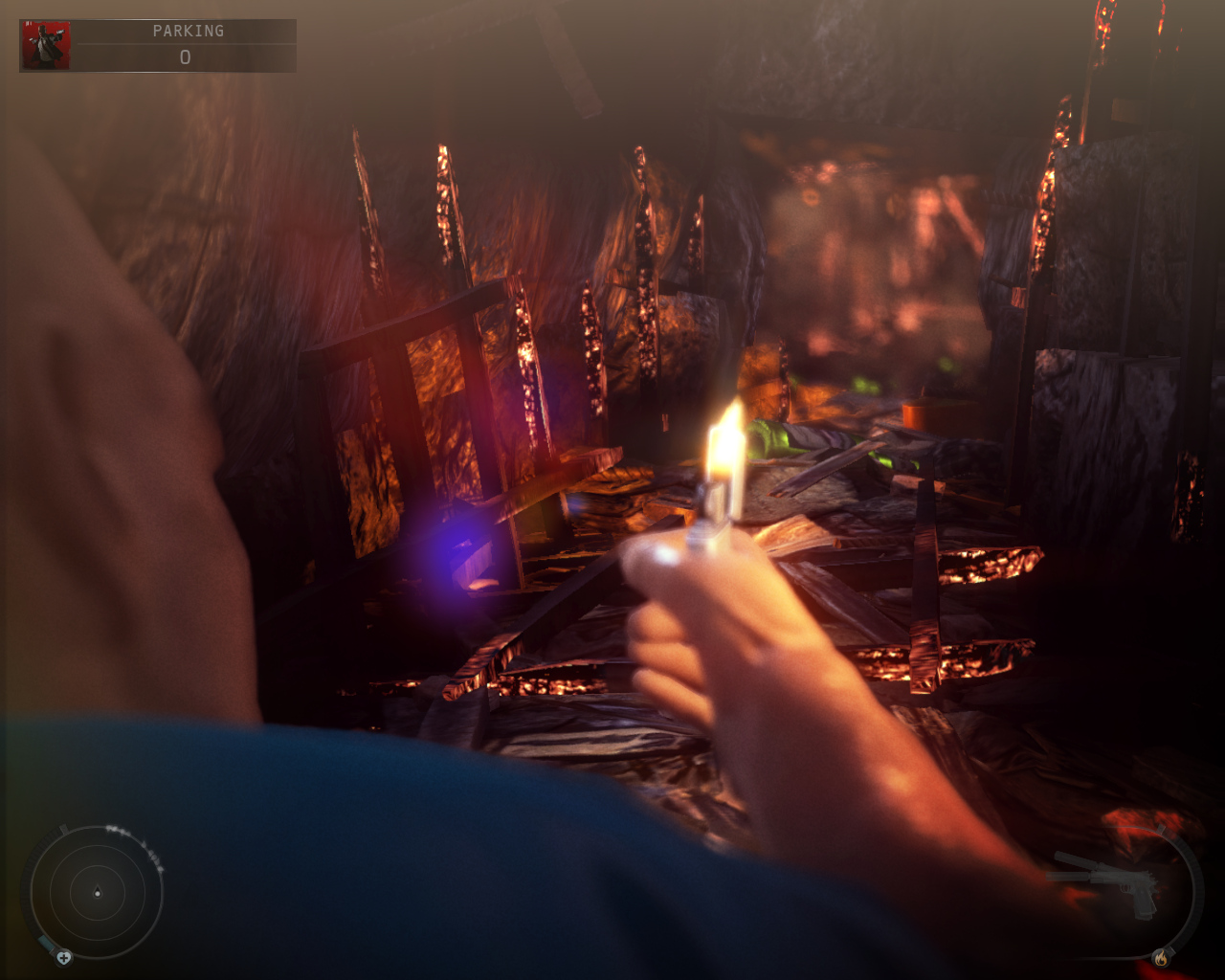Click the instinct meter segment on the minimap edge

[44, 942]
